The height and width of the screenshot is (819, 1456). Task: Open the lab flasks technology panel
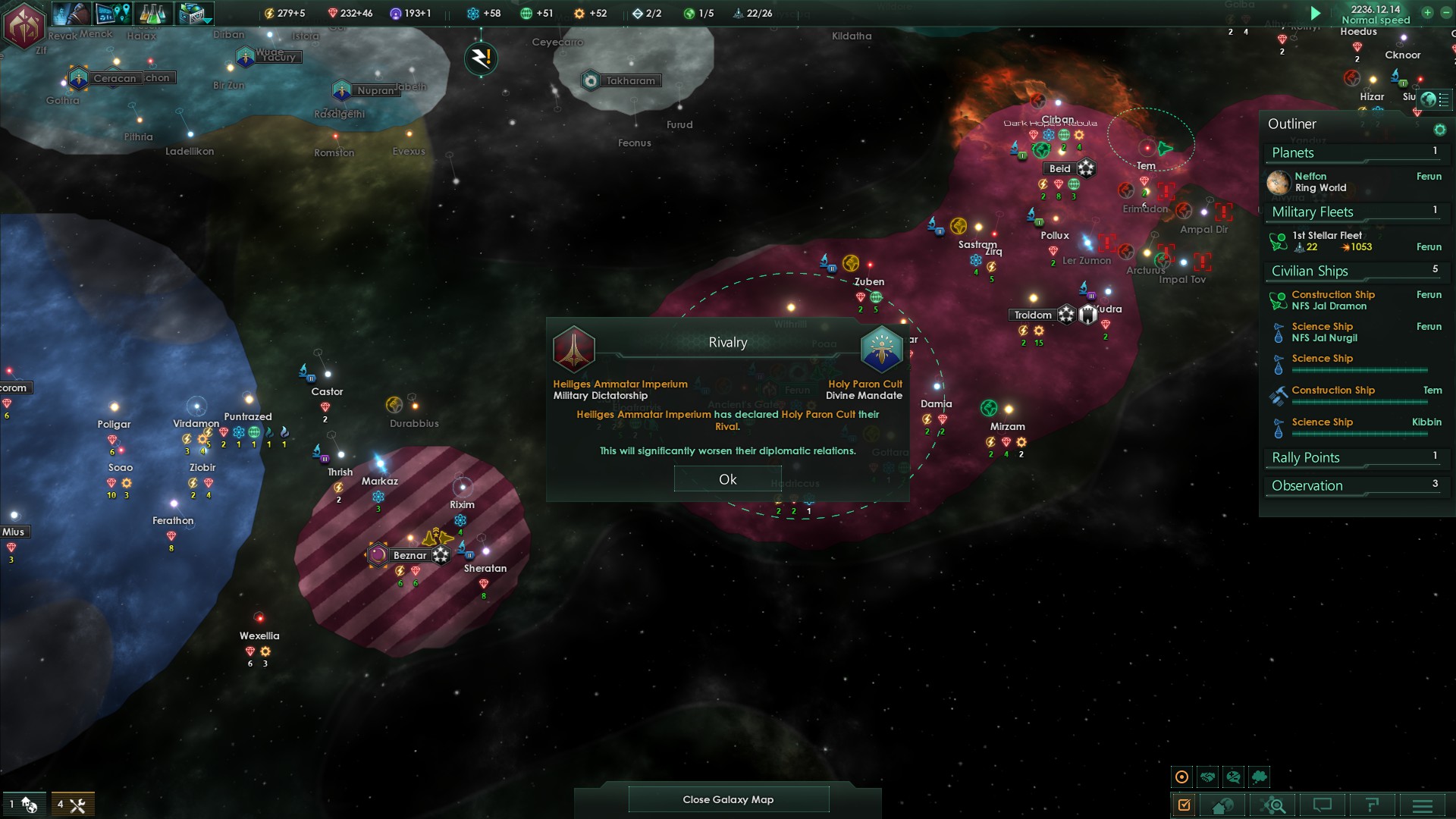click(152, 13)
